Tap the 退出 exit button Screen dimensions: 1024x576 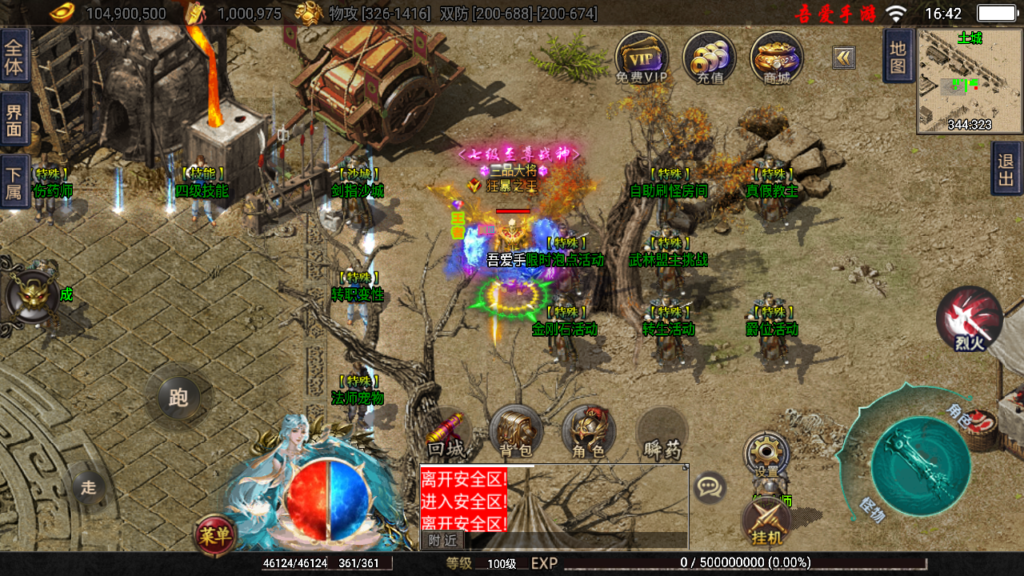(1007, 168)
